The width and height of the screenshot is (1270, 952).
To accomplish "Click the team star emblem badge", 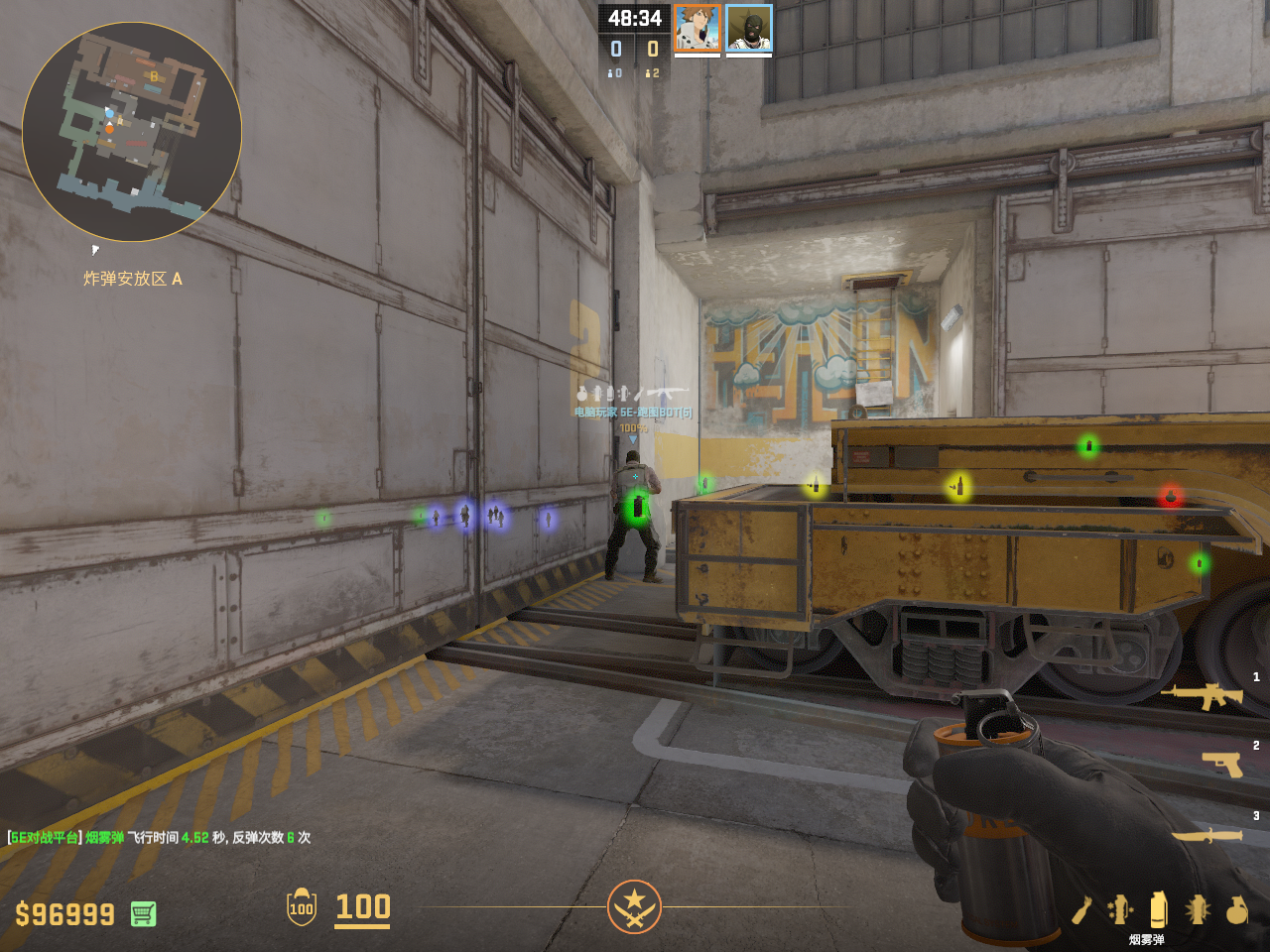I will tap(634, 906).
